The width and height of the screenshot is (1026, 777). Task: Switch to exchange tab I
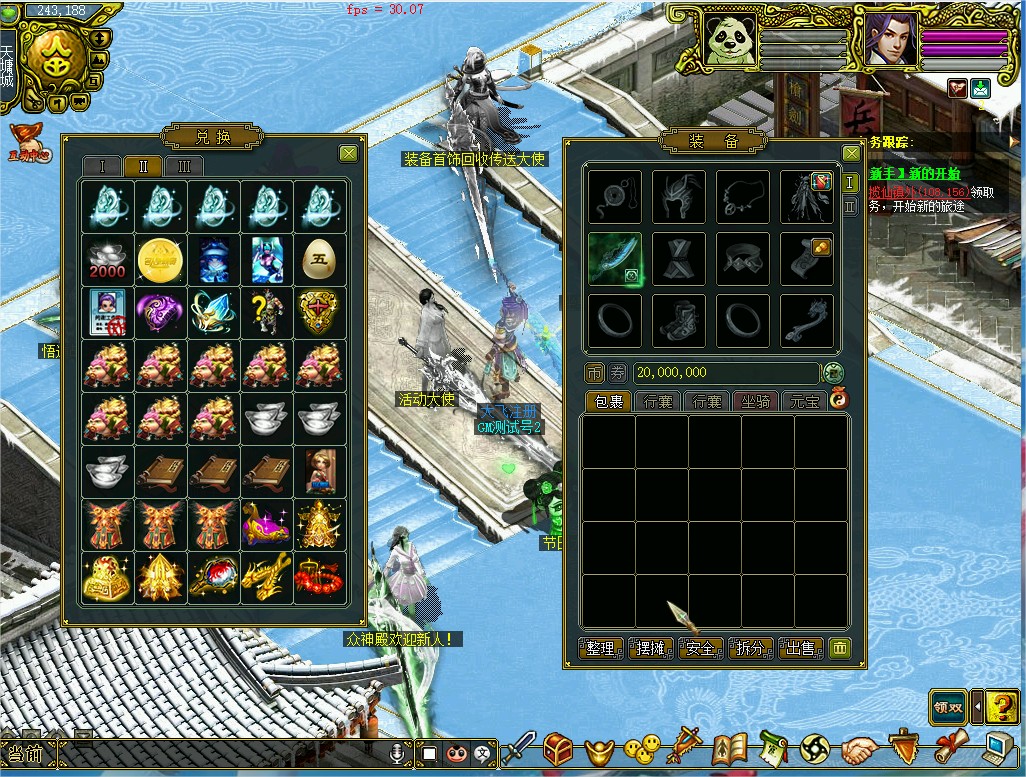[102, 166]
